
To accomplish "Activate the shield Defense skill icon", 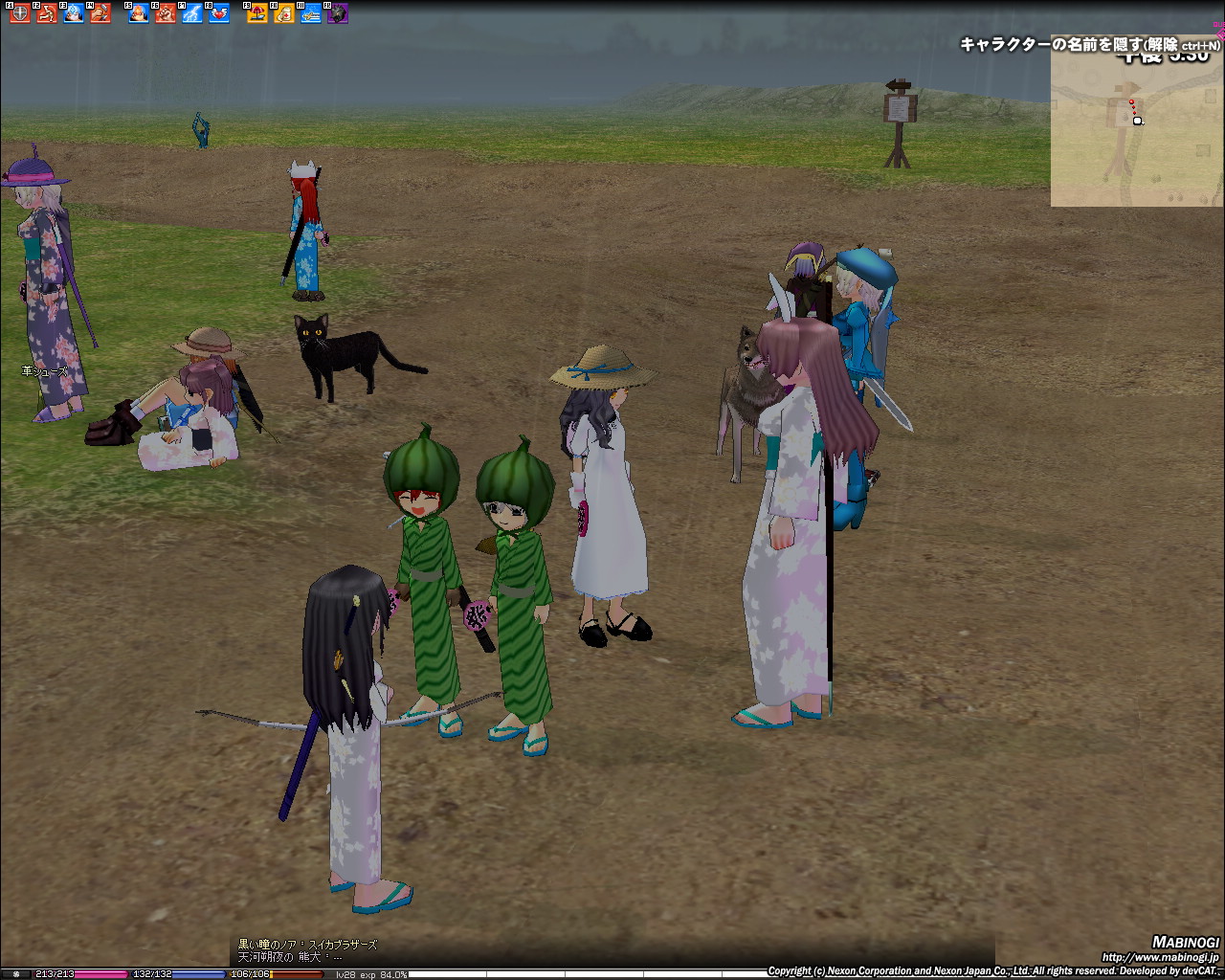I will click(19, 13).
